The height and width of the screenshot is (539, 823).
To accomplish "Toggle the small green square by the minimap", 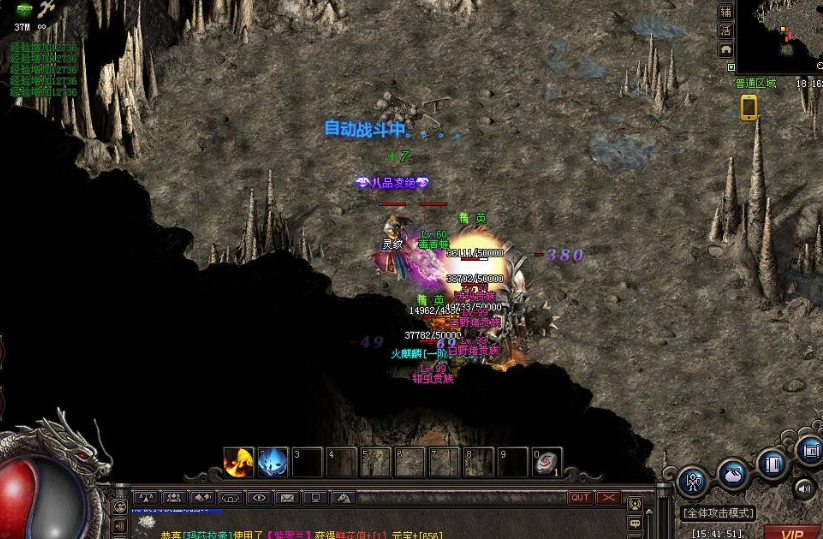I will click(731, 68).
